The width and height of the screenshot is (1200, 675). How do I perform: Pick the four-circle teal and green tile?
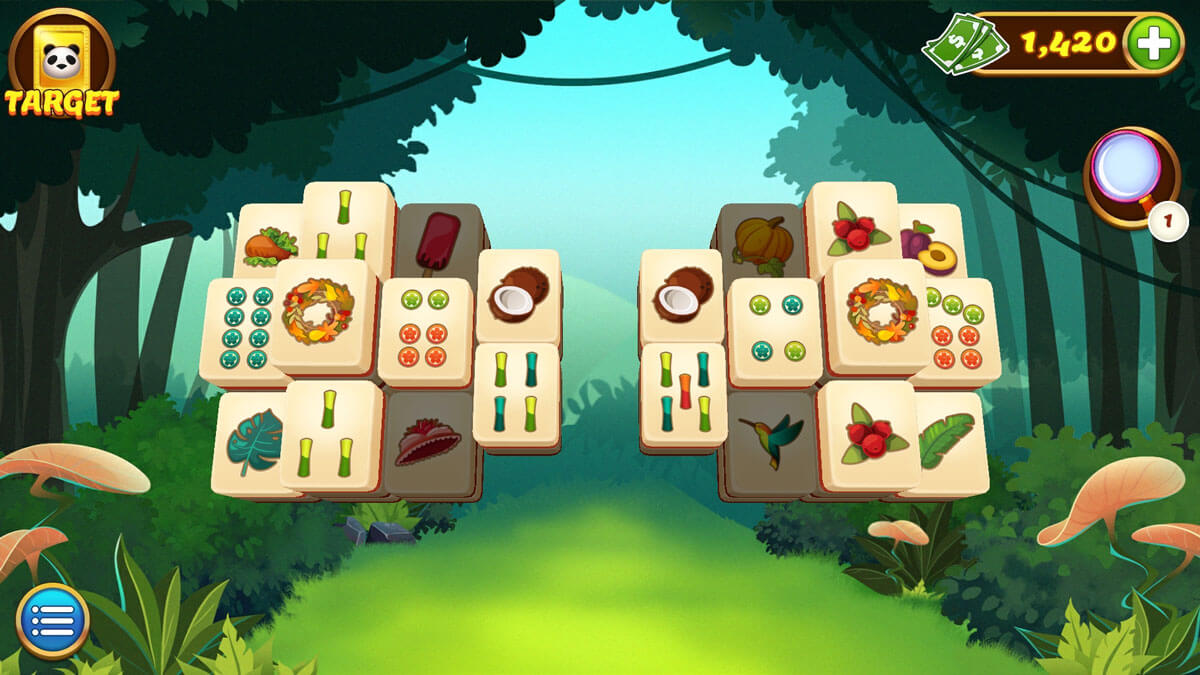tap(774, 330)
